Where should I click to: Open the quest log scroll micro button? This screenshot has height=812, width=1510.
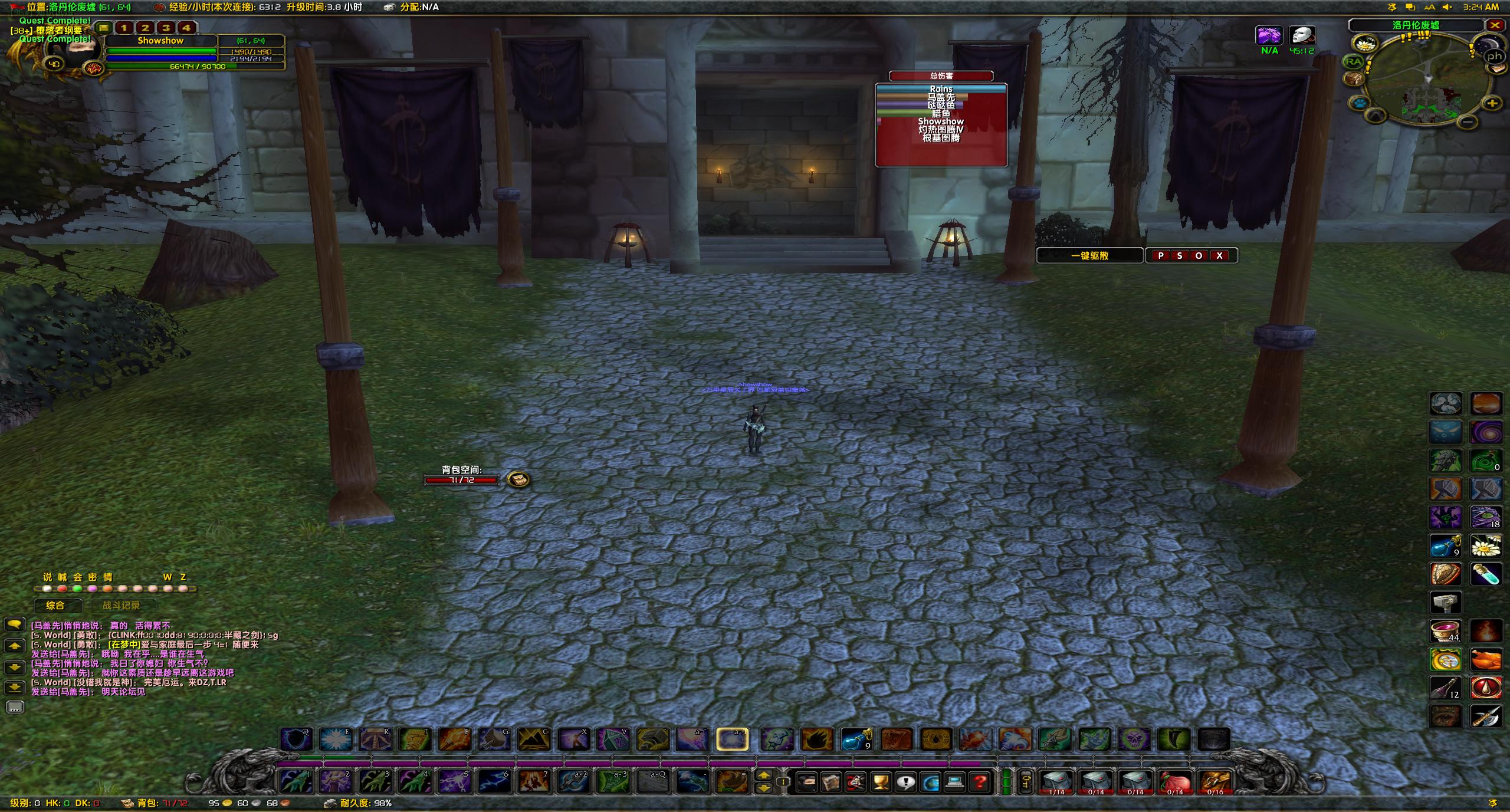[x=831, y=783]
